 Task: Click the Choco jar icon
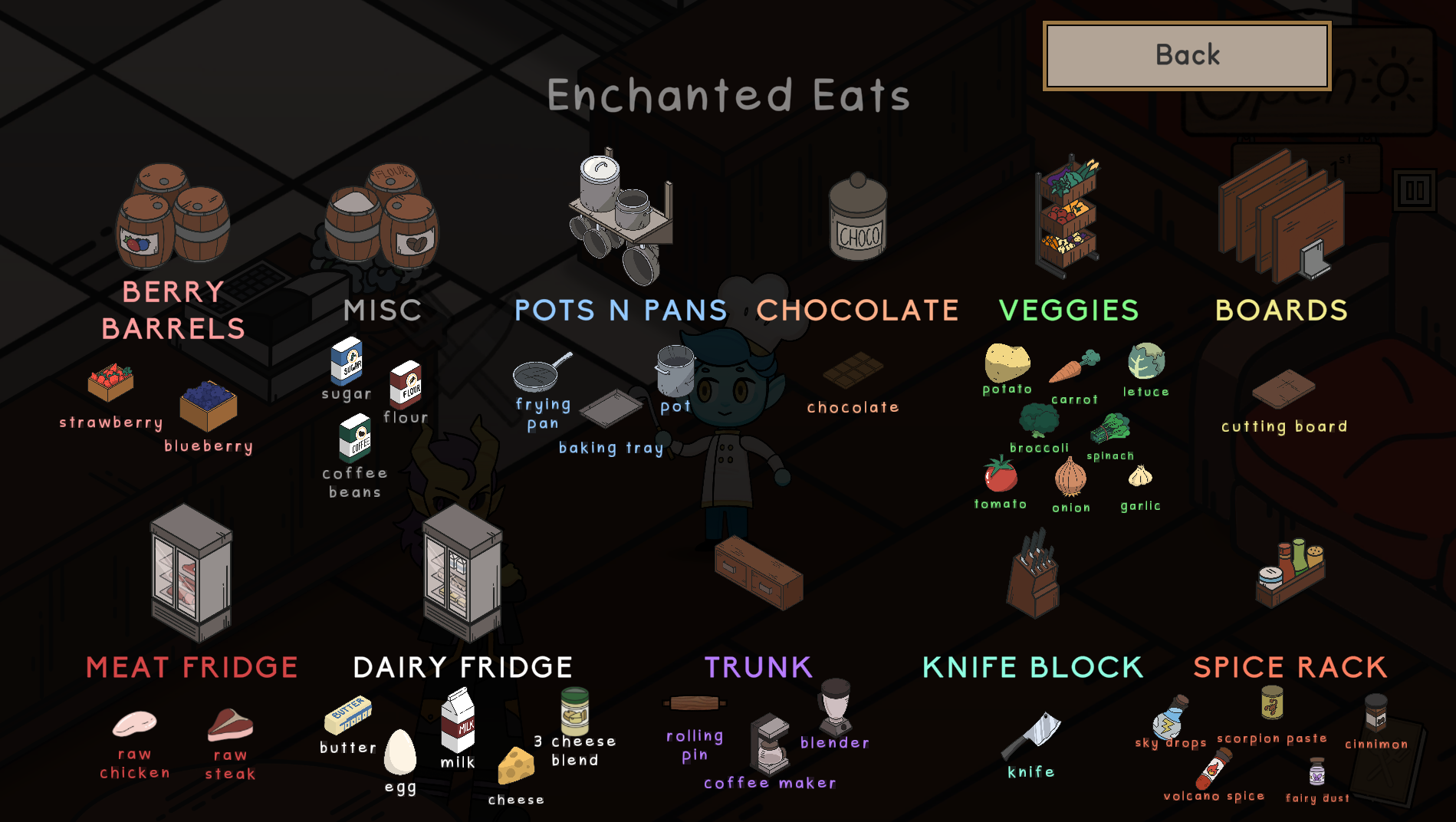858,219
